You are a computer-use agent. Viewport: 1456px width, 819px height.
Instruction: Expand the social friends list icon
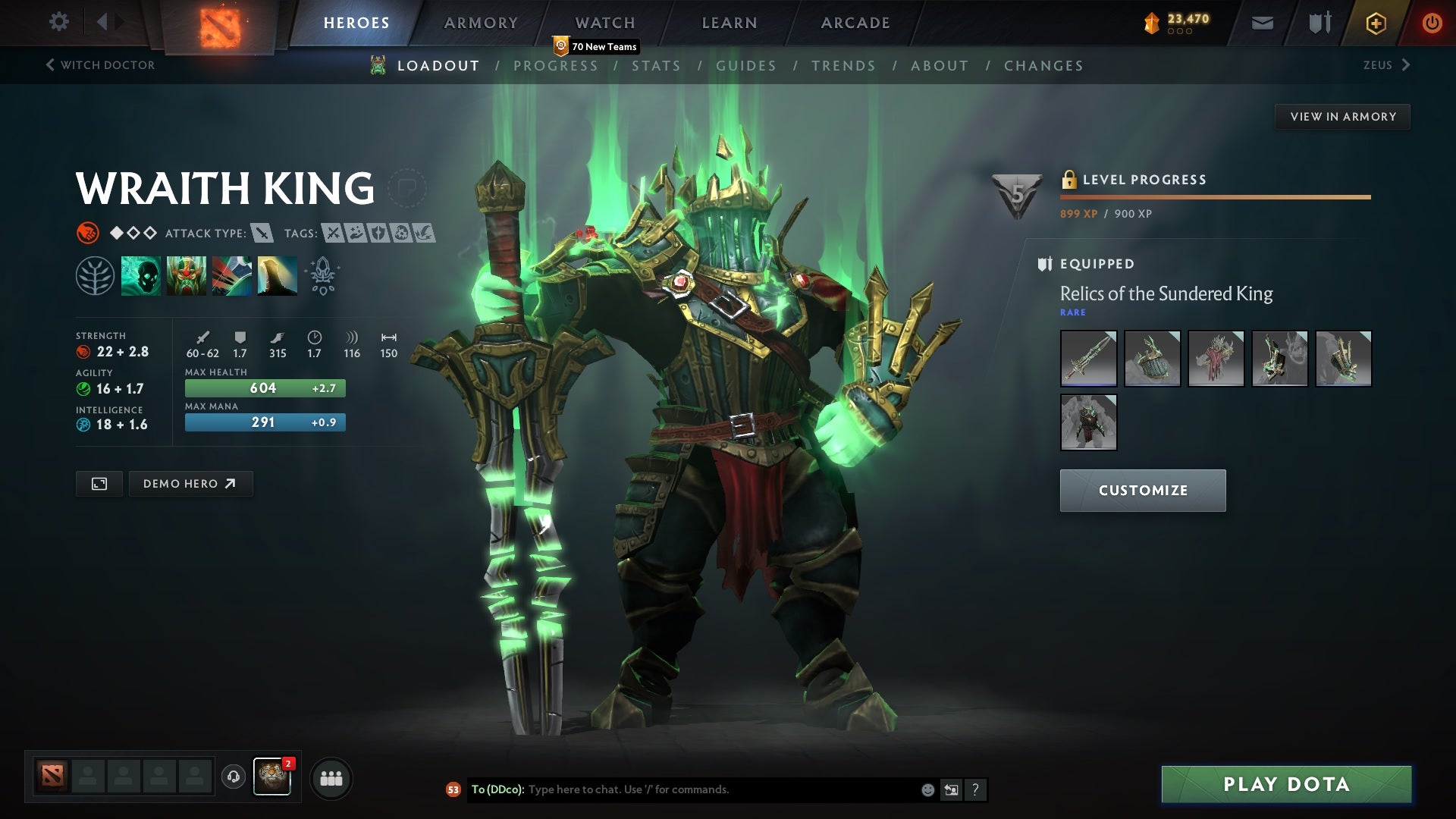[x=330, y=777]
